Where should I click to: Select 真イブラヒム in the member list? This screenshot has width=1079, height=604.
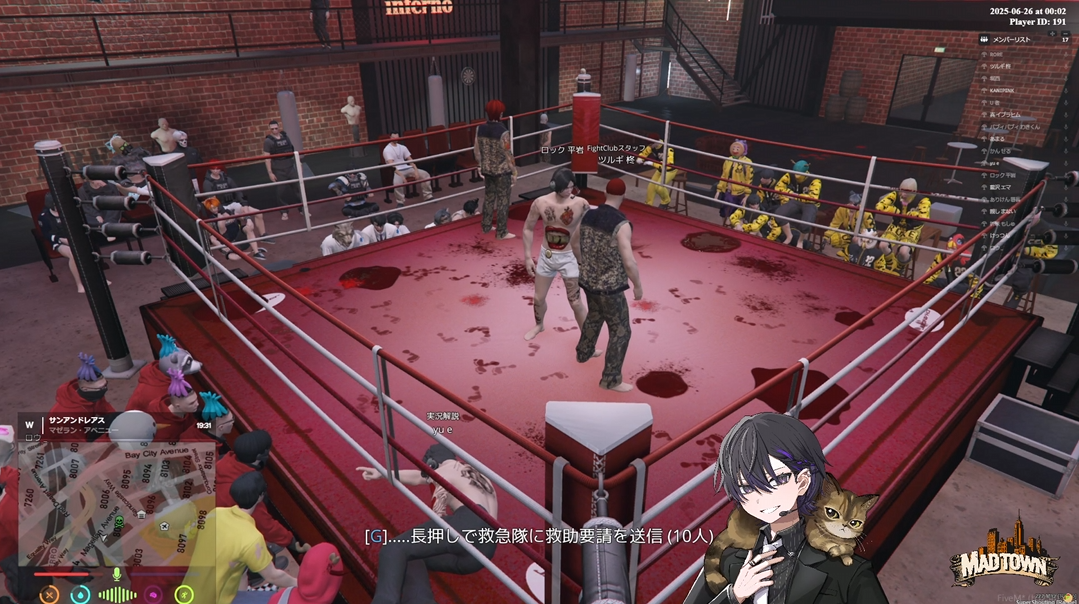click(1005, 115)
